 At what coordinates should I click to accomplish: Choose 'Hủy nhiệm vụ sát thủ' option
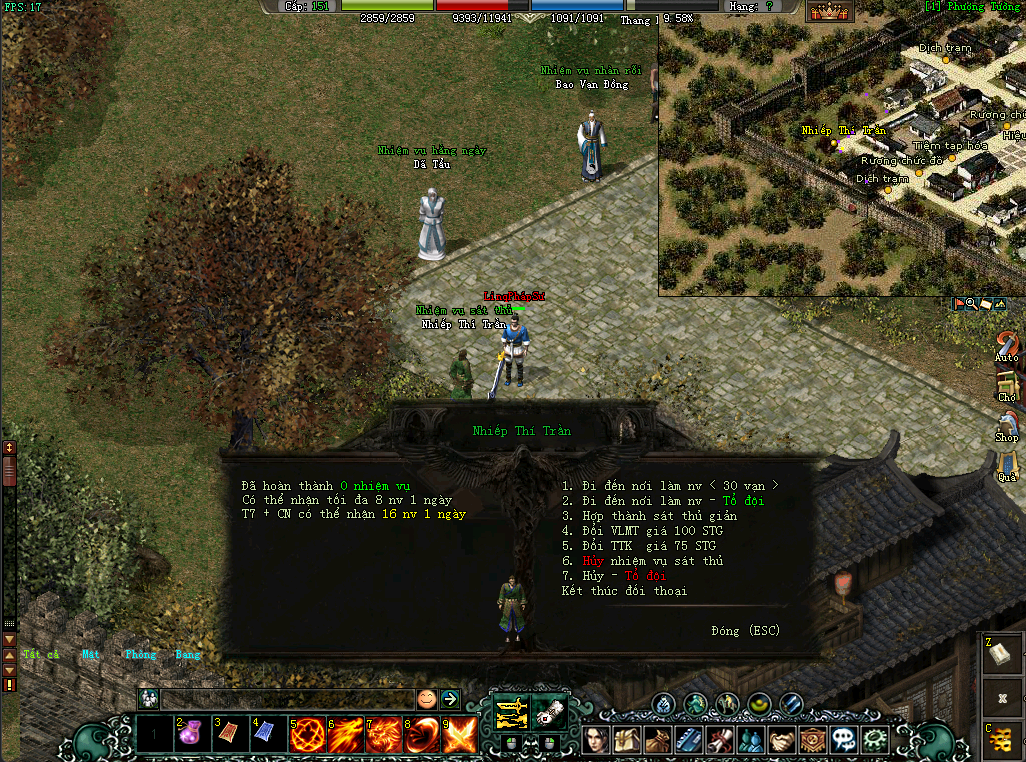642,561
